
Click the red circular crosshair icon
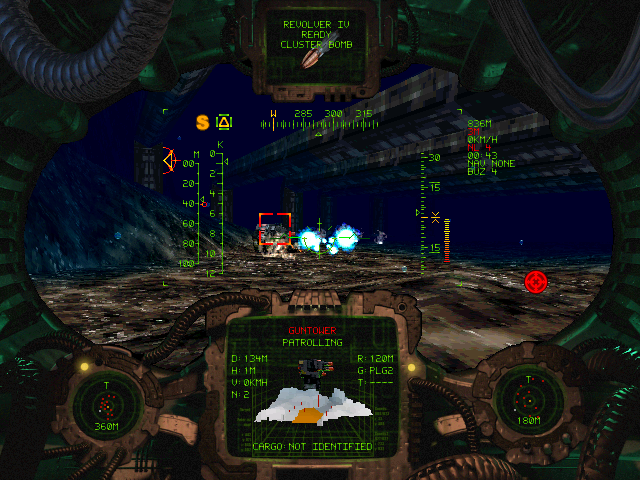[x=536, y=281]
